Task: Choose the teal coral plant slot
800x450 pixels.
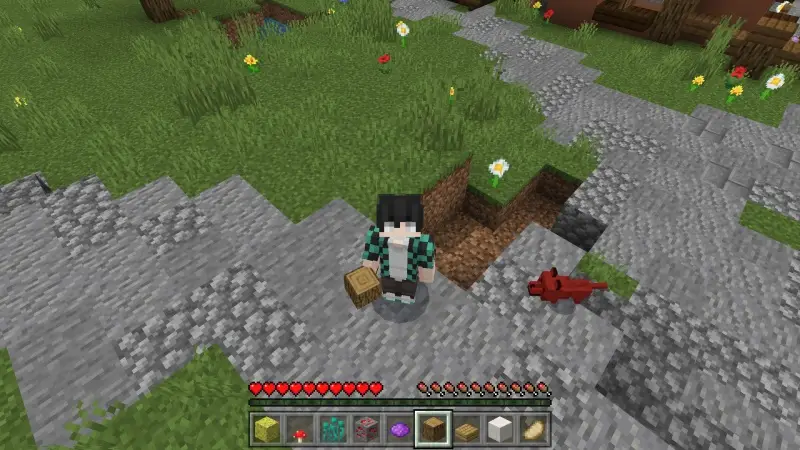Action: [332, 429]
